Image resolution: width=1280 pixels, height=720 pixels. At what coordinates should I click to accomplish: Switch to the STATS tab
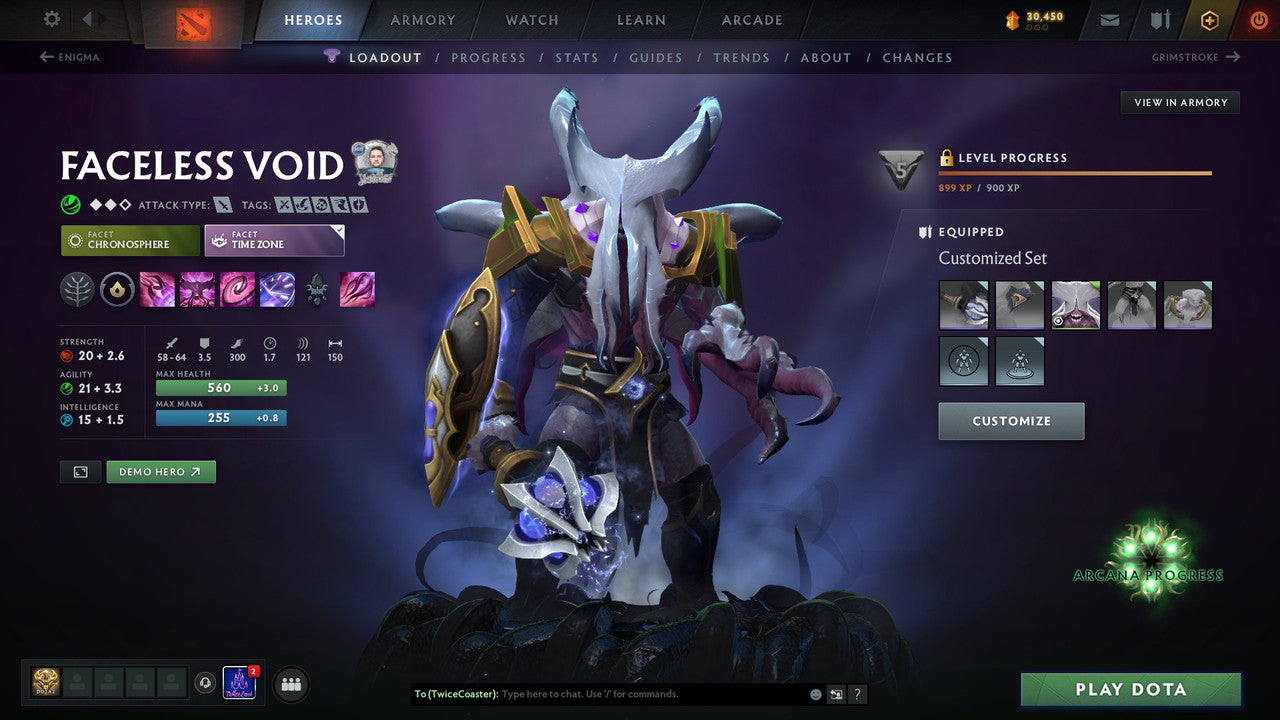click(x=577, y=57)
